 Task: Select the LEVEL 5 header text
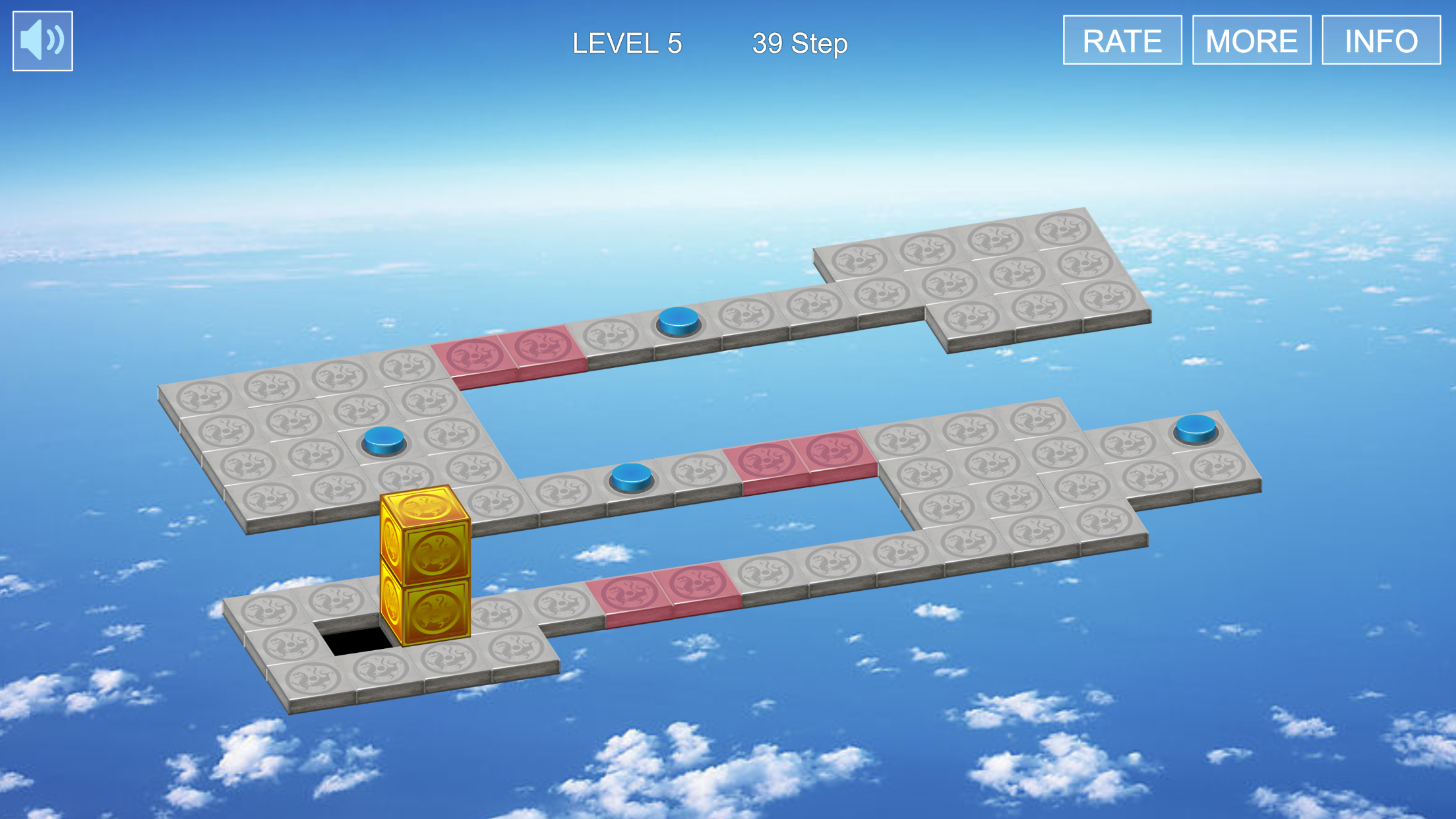[x=627, y=44]
